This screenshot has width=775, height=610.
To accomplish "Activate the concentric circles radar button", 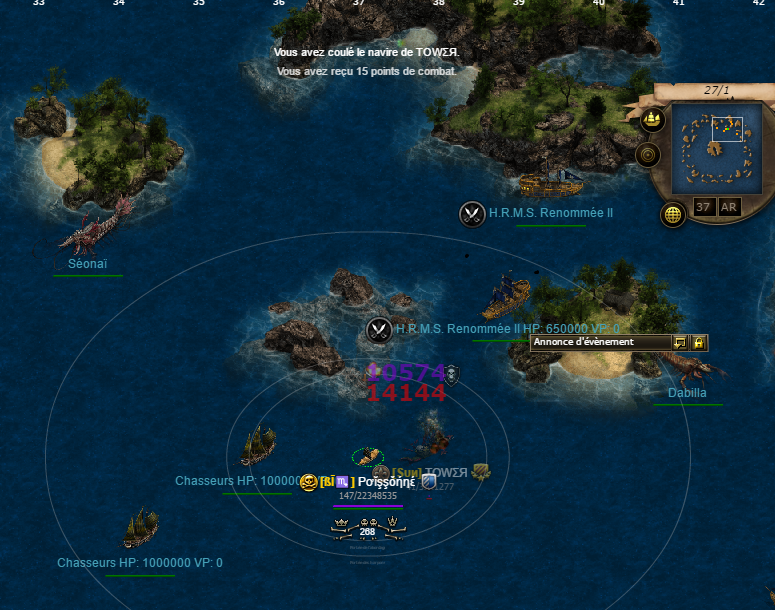I will (x=648, y=155).
